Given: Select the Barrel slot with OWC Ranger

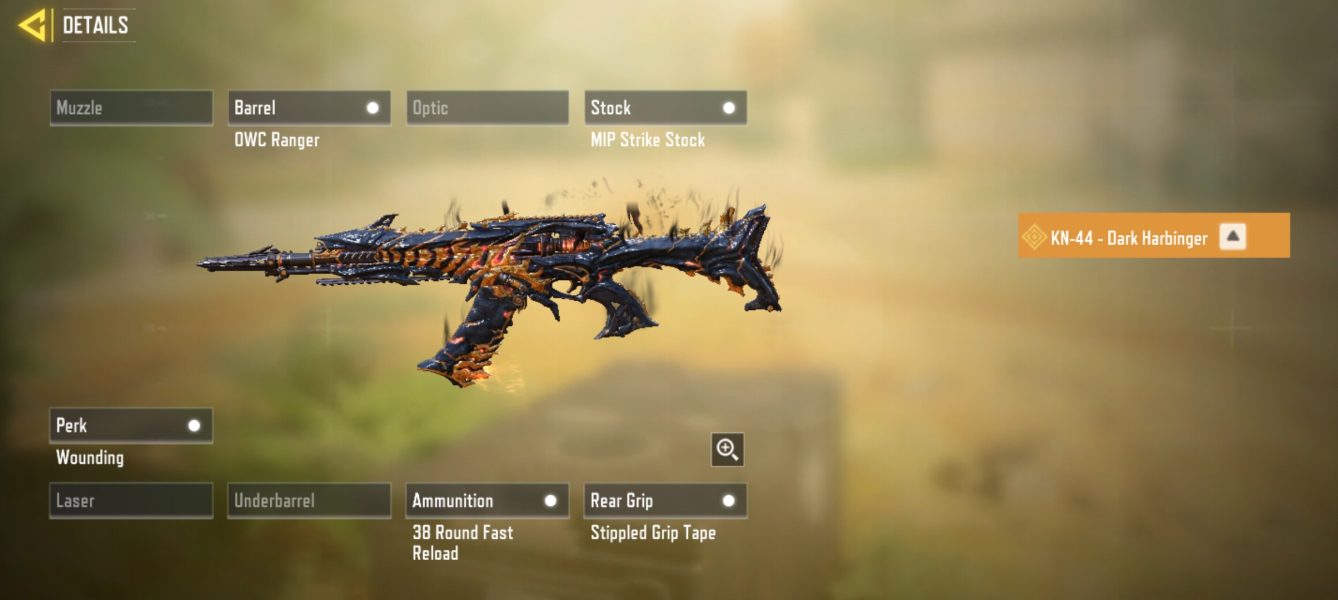Looking at the screenshot, I should click(309, 108).
